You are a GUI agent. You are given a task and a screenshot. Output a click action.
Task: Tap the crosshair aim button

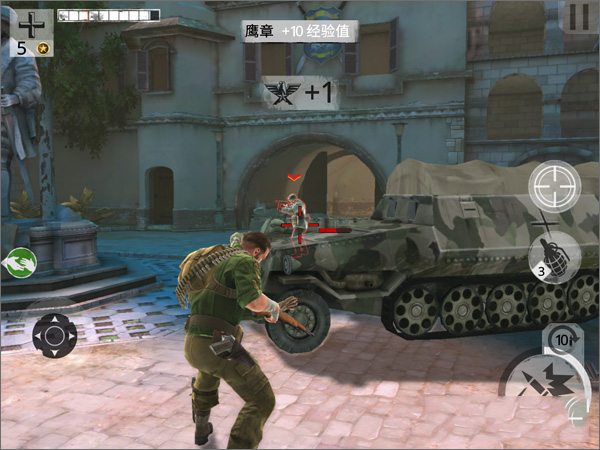point(553,185)
